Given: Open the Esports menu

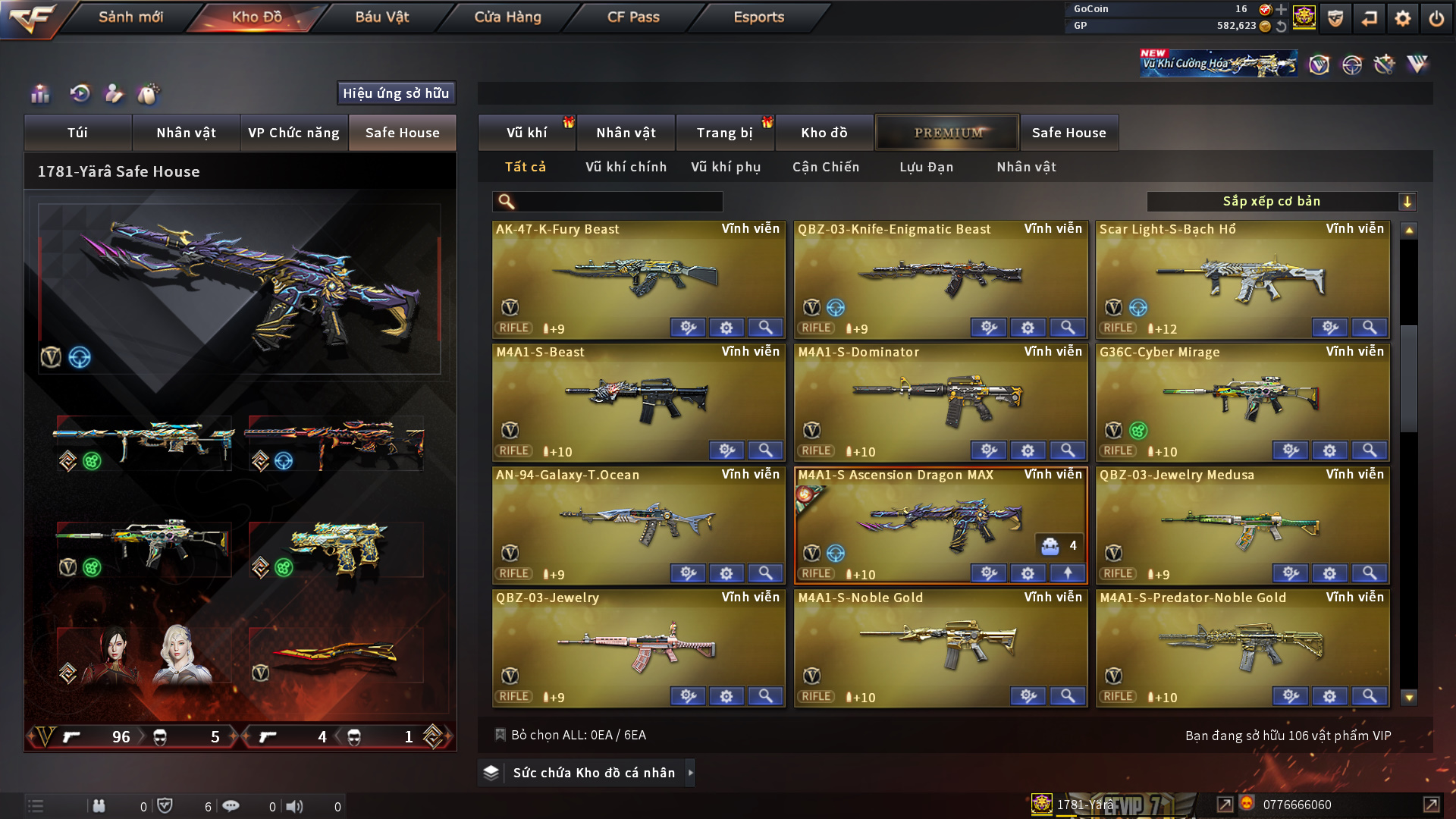Looking at the screenshot, I should (x=758, y=17).
